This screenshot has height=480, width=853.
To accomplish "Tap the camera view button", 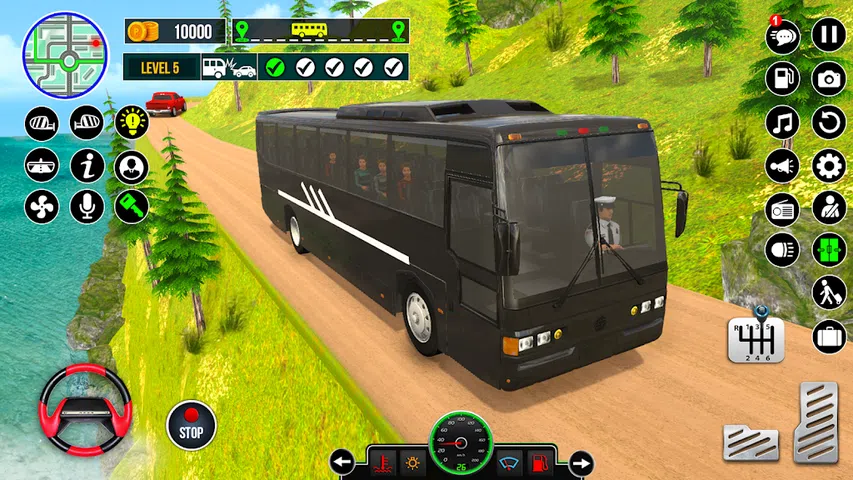I will click(x=828, y=79).
